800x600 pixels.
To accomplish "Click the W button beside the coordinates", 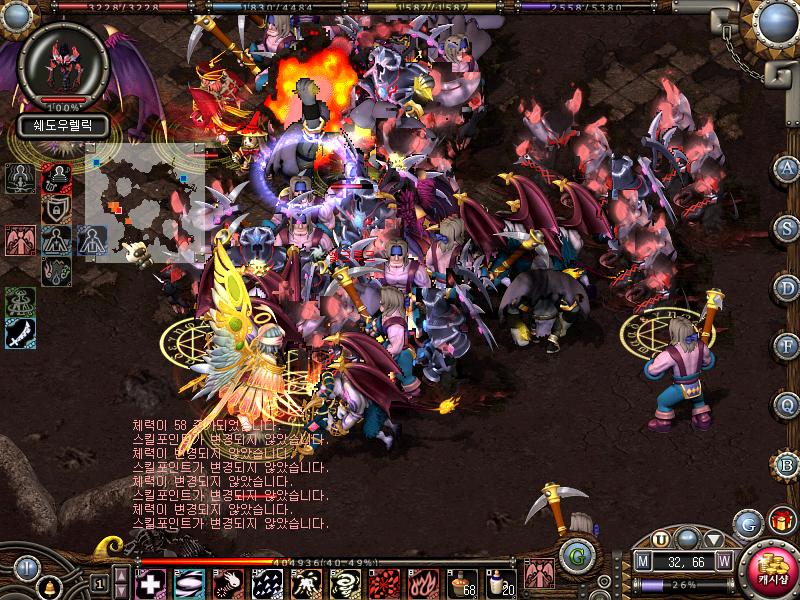I will (x=723, y=563).
